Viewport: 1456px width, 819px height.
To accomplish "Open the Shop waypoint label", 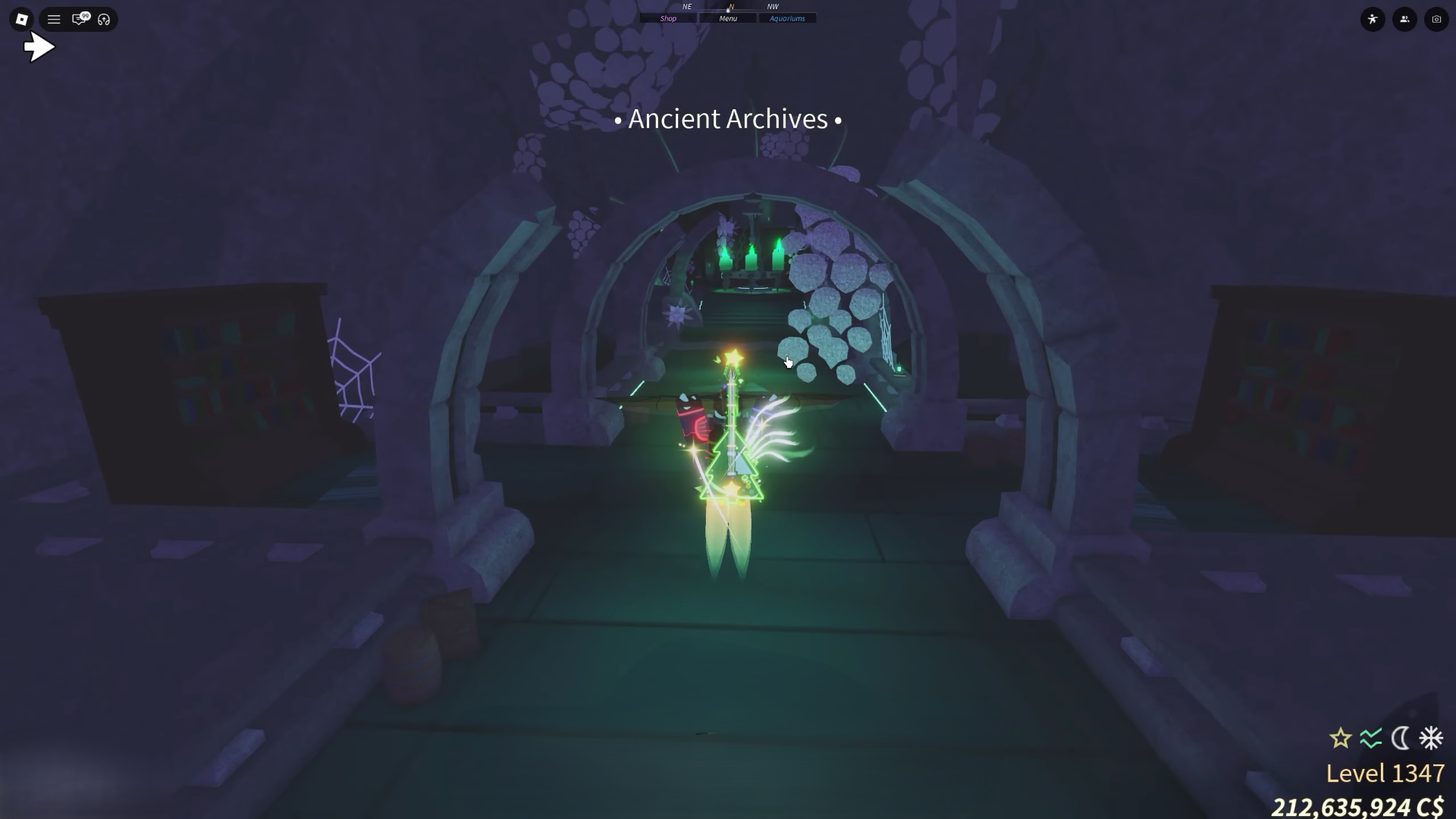I will click(x=668, y=17).
